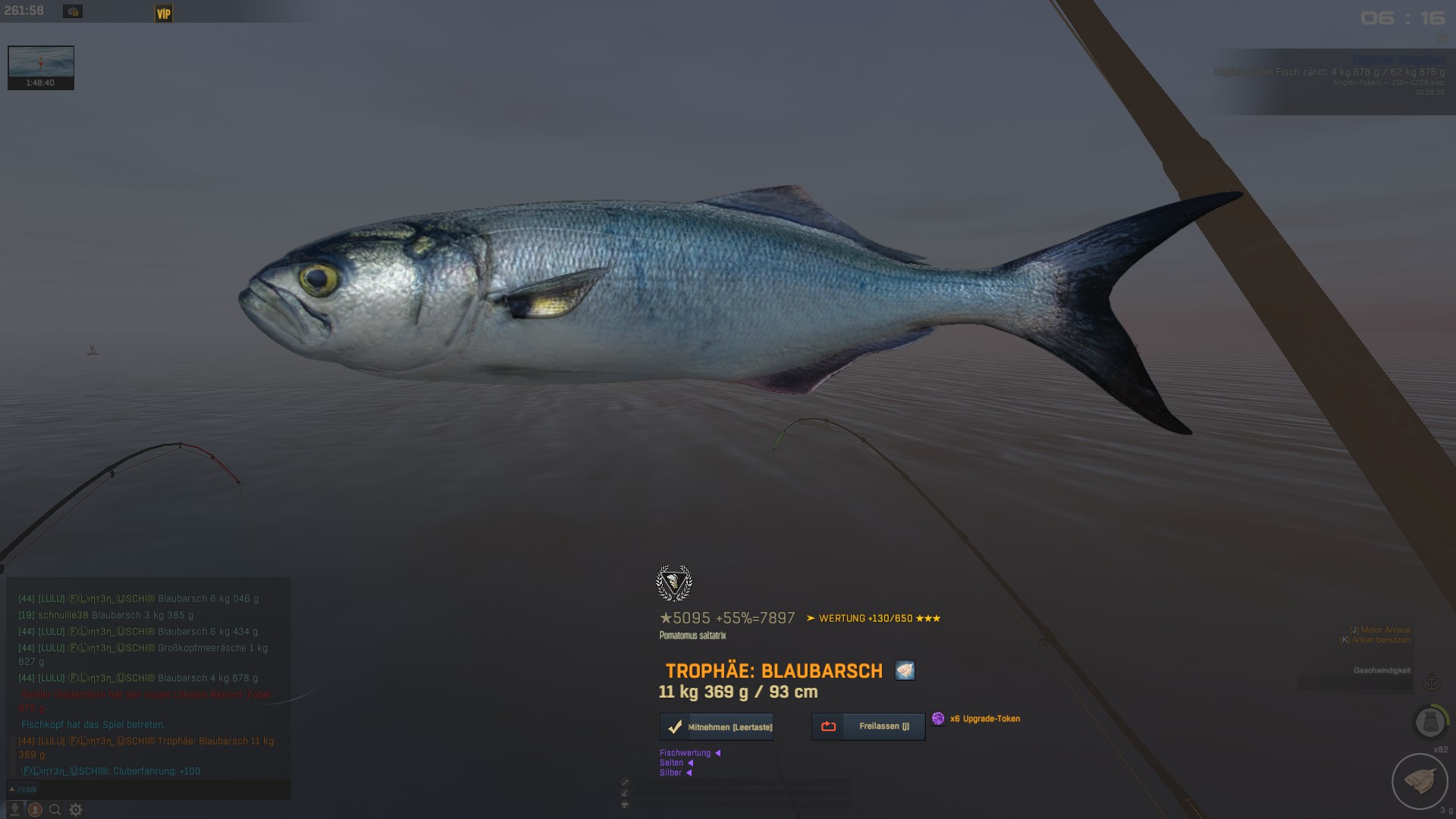Open chat settings with the gear icon
Viewport: 1456px width, 819px height.
coord(76,810)
